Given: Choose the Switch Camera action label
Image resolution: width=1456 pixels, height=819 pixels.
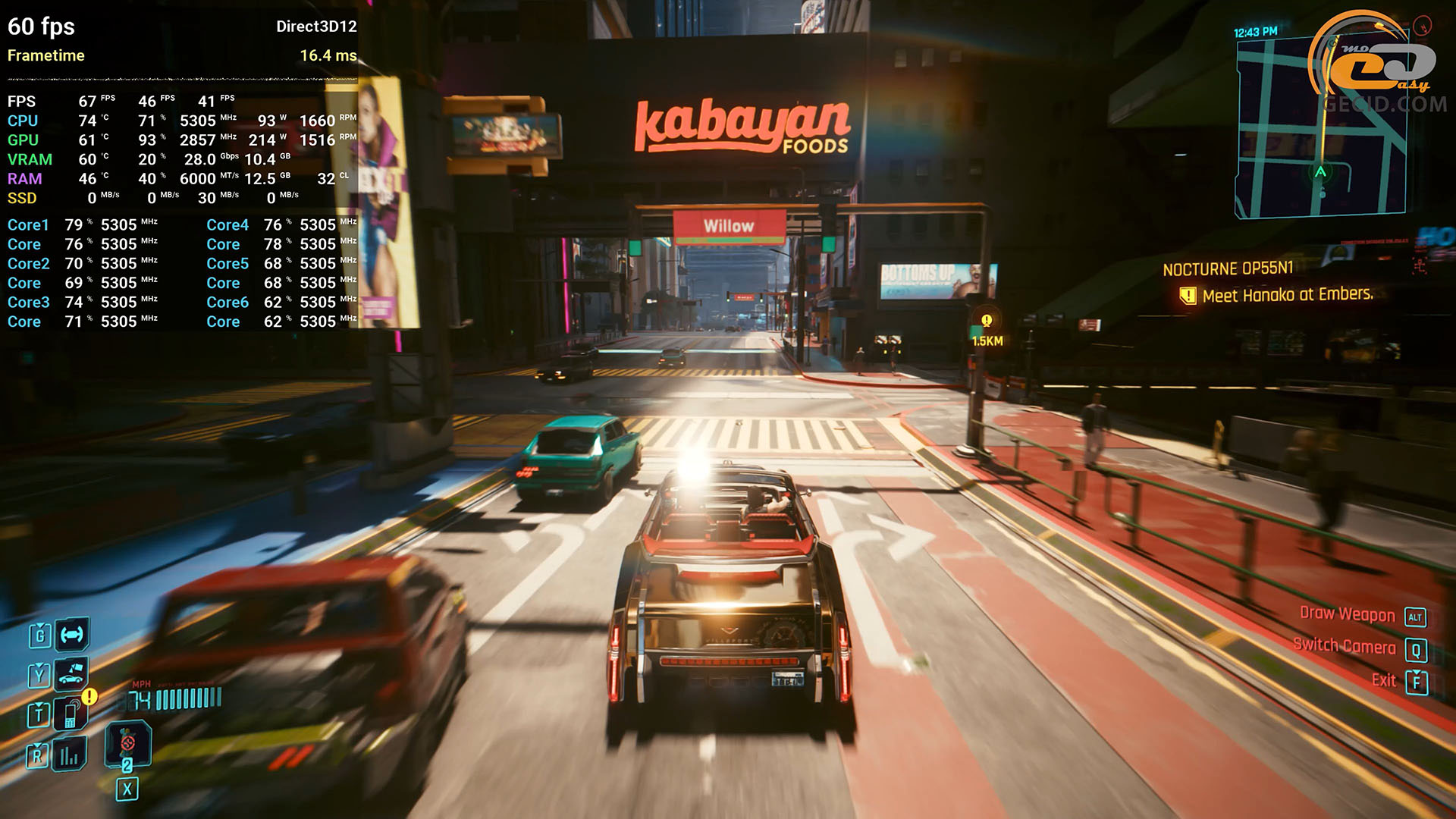Looking at the screenshot, I should [1344, 646].
